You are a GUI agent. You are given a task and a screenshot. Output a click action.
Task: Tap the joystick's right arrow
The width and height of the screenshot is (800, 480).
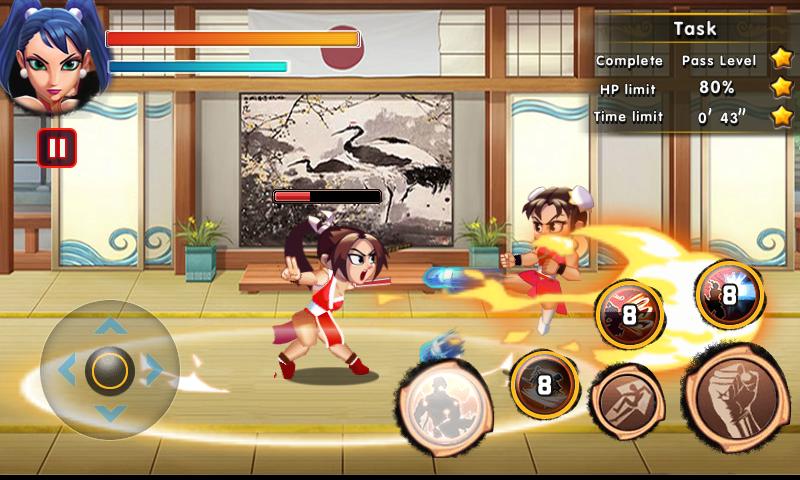(153, 370)
